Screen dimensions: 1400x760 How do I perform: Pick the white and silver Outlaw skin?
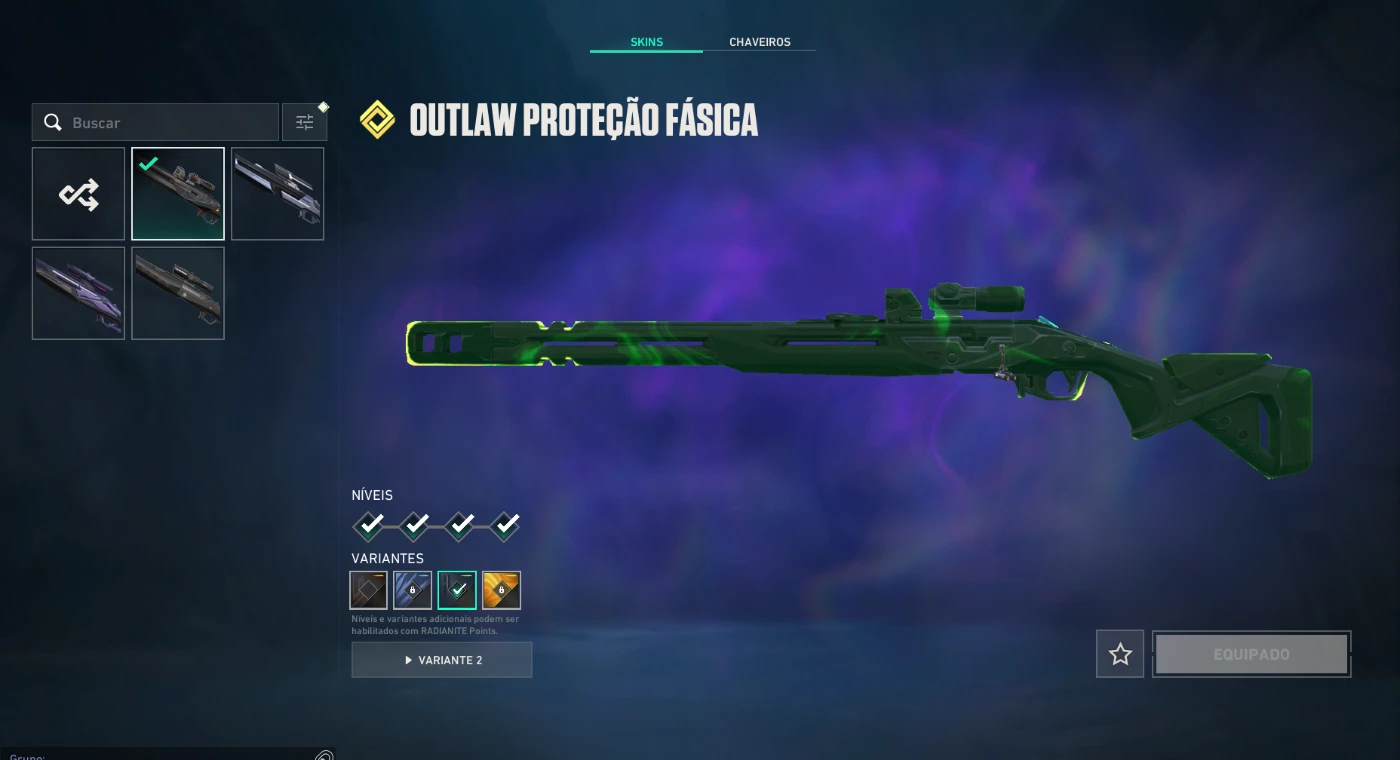click(277, 194)
